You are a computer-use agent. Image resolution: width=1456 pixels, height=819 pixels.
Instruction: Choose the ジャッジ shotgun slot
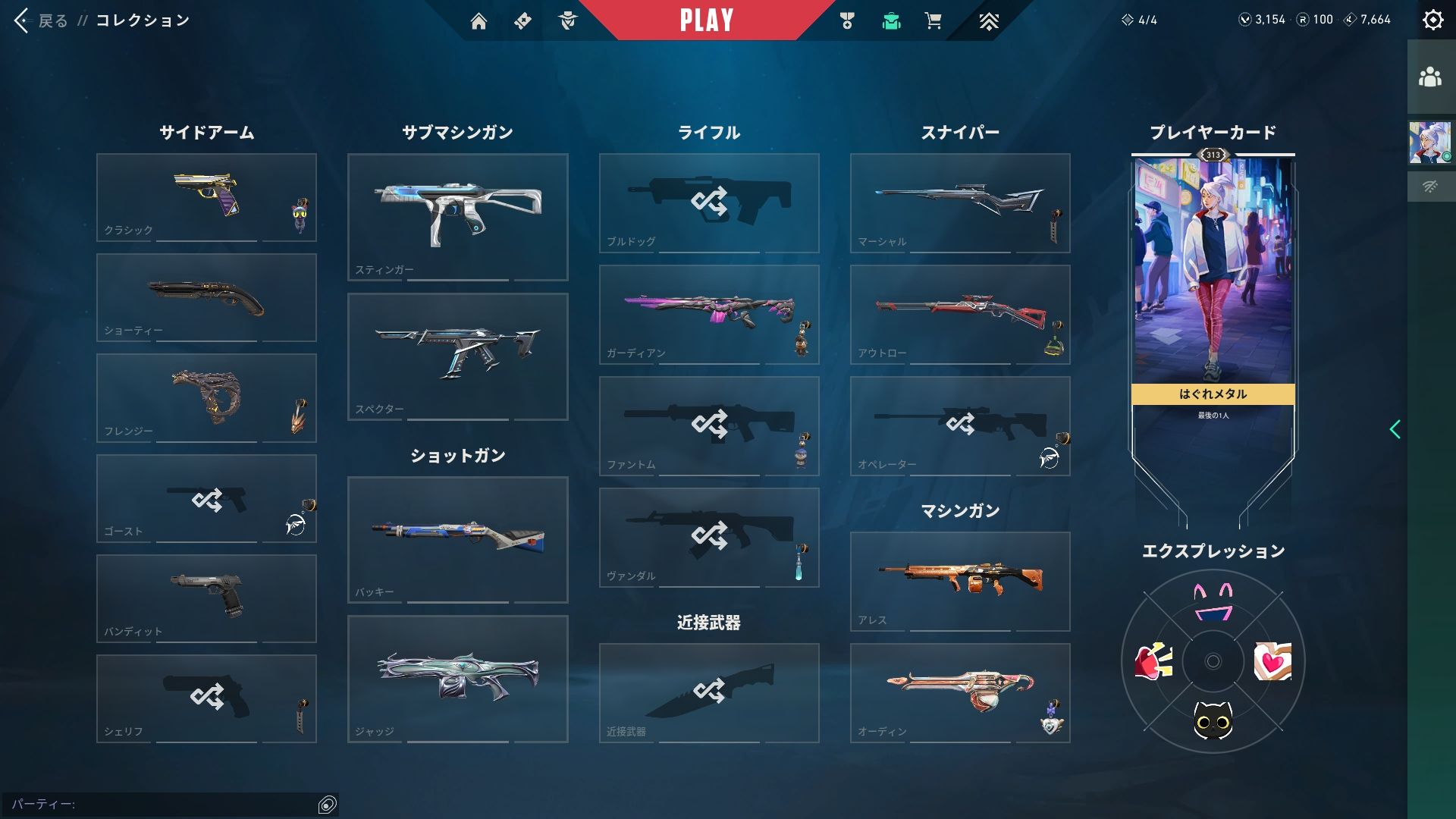tap(457, 678)
